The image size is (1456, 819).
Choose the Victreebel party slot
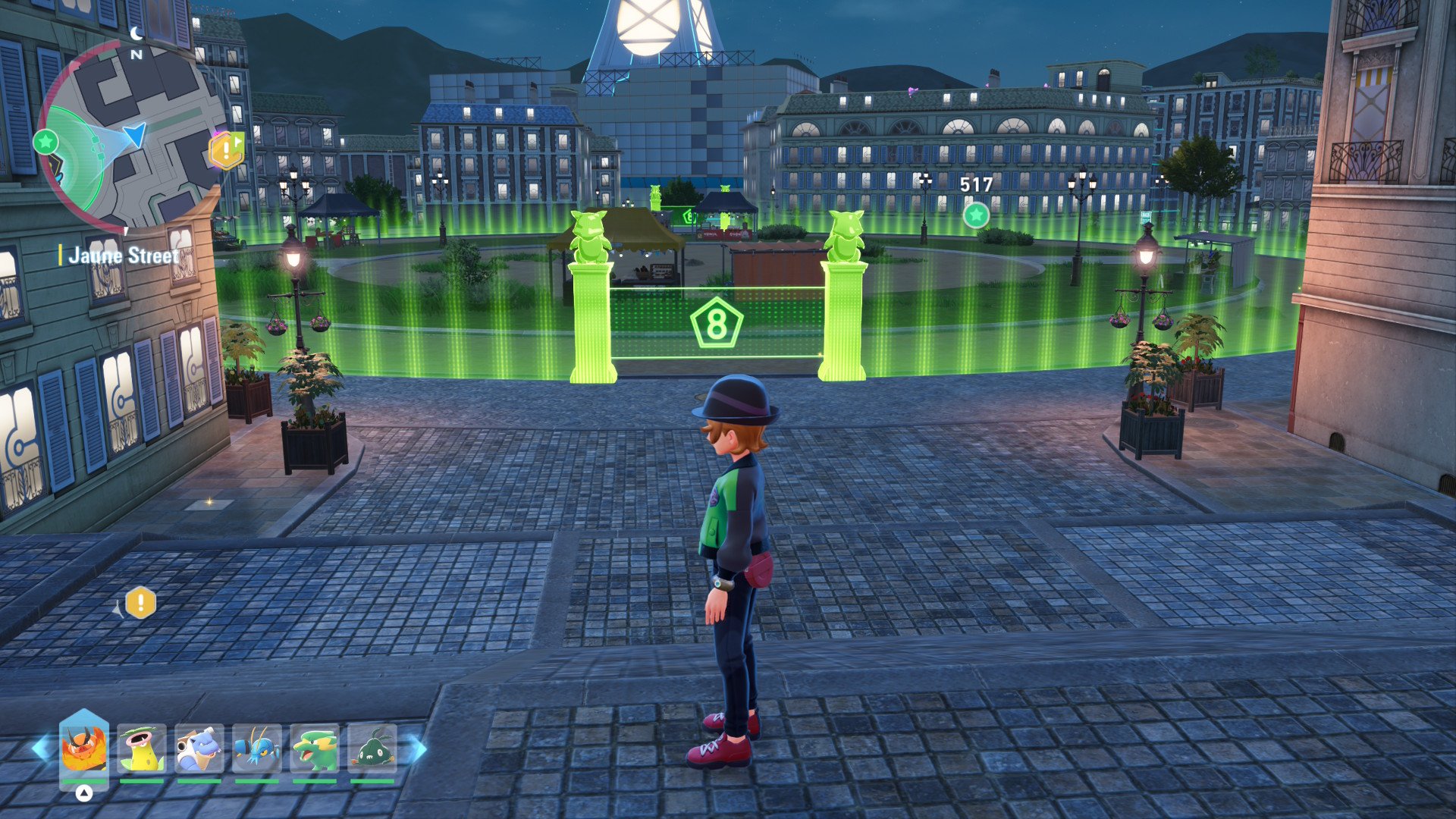142,749
